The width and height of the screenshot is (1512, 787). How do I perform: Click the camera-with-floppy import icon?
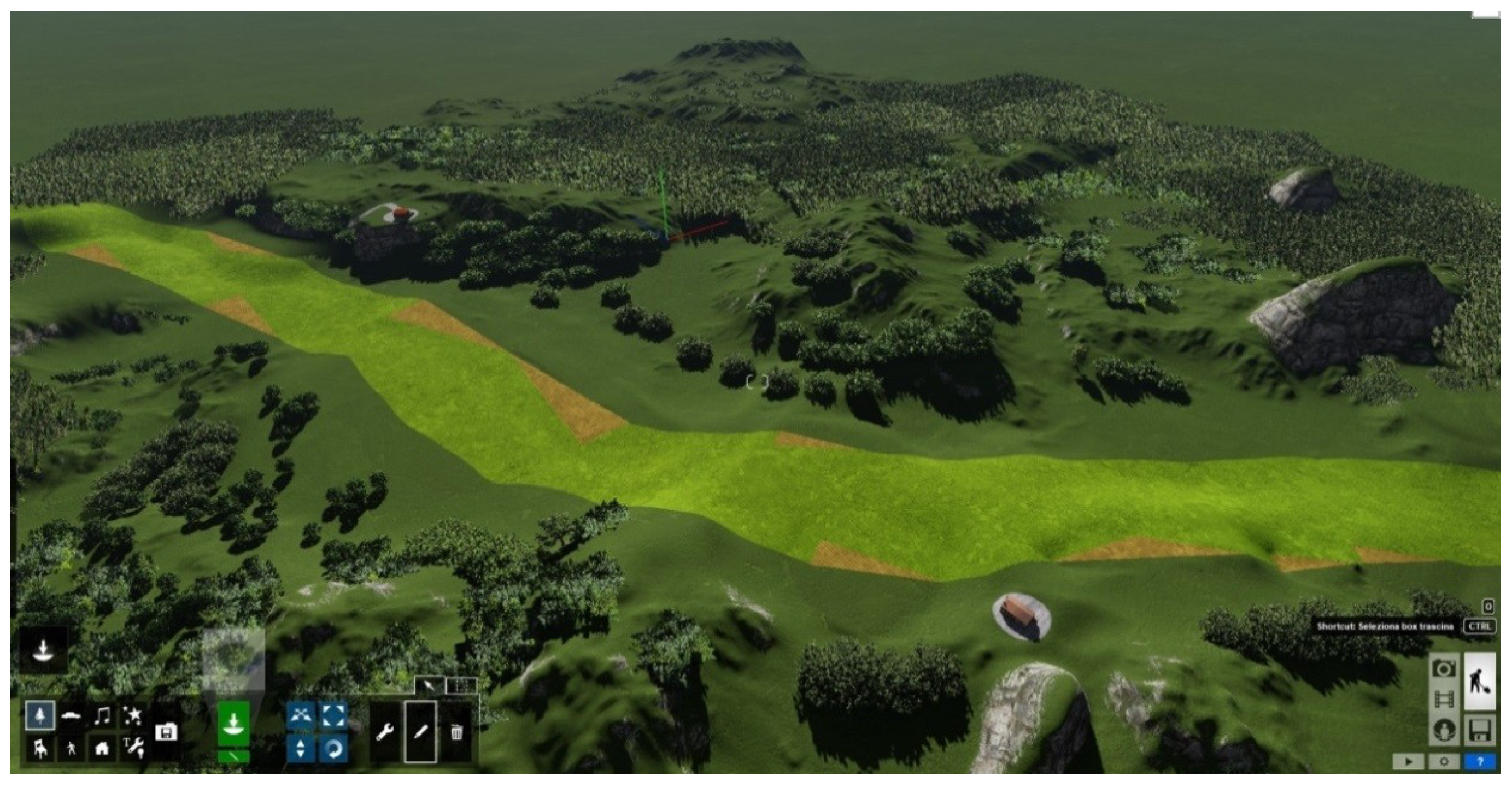click(166, 732)
